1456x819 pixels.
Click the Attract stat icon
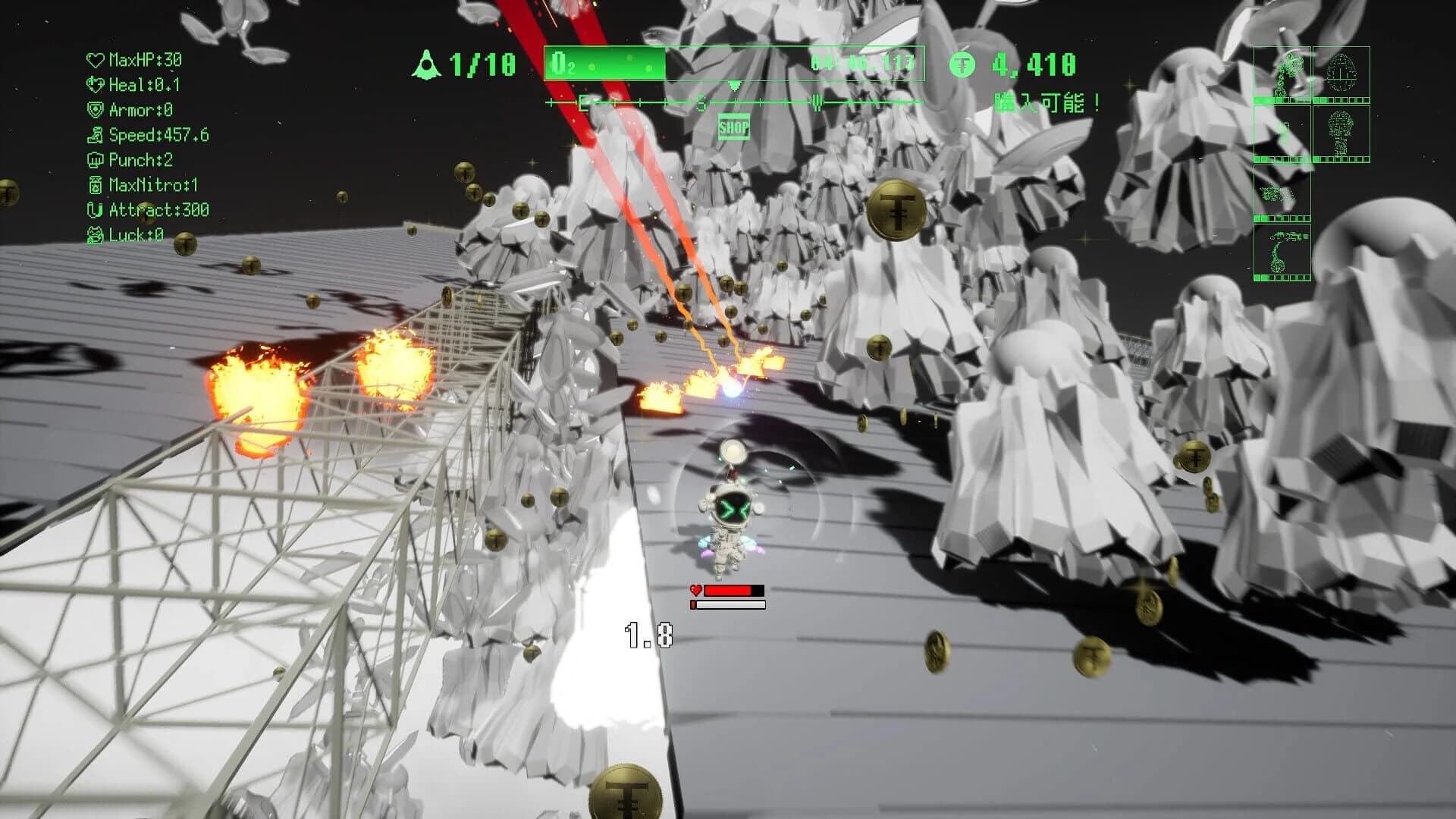pyautogui.click(x=95, y=211)
